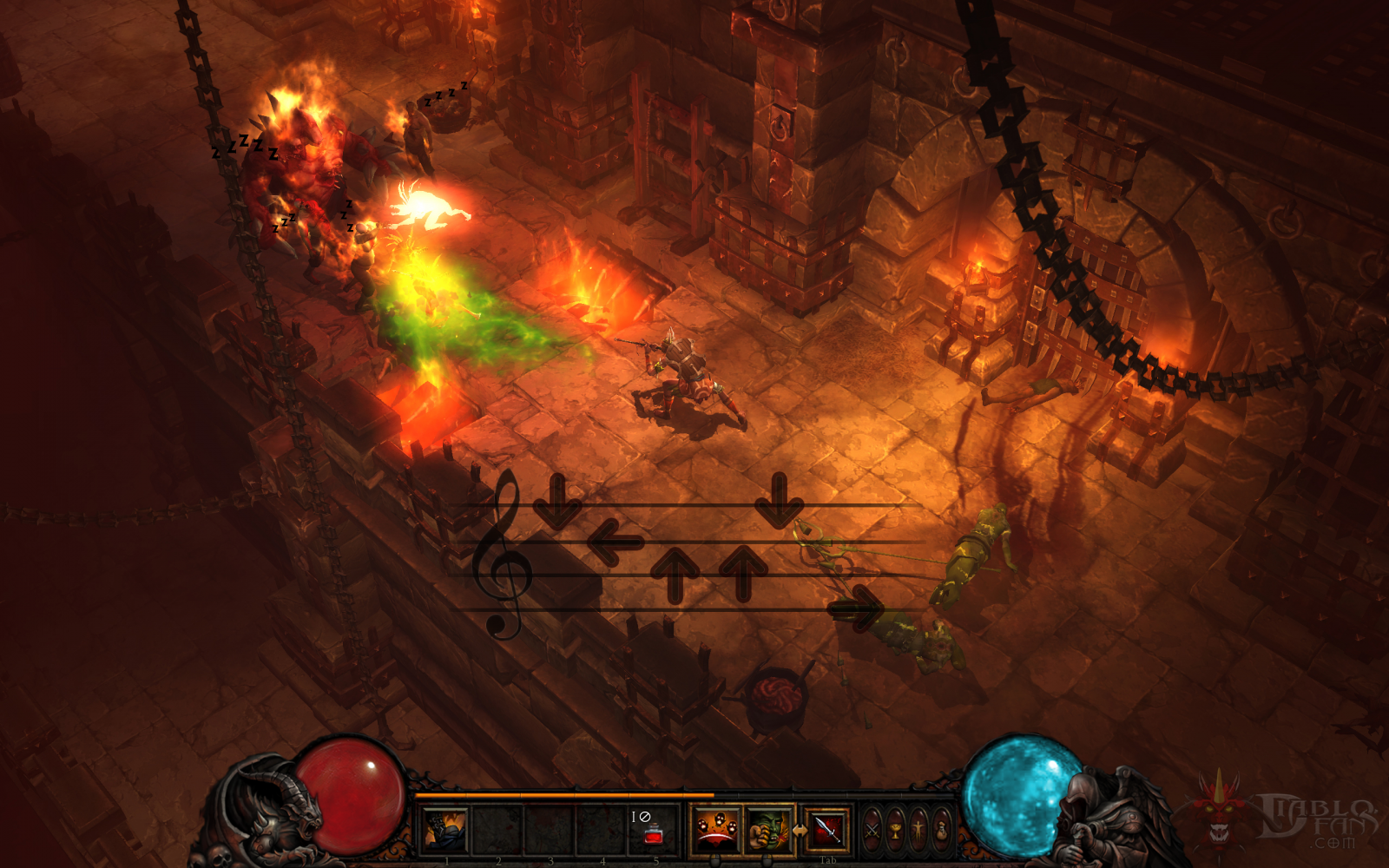This screenshot has height=868, width=1389.
Task: Click the skill swap arrows
Action: point(799,831)
